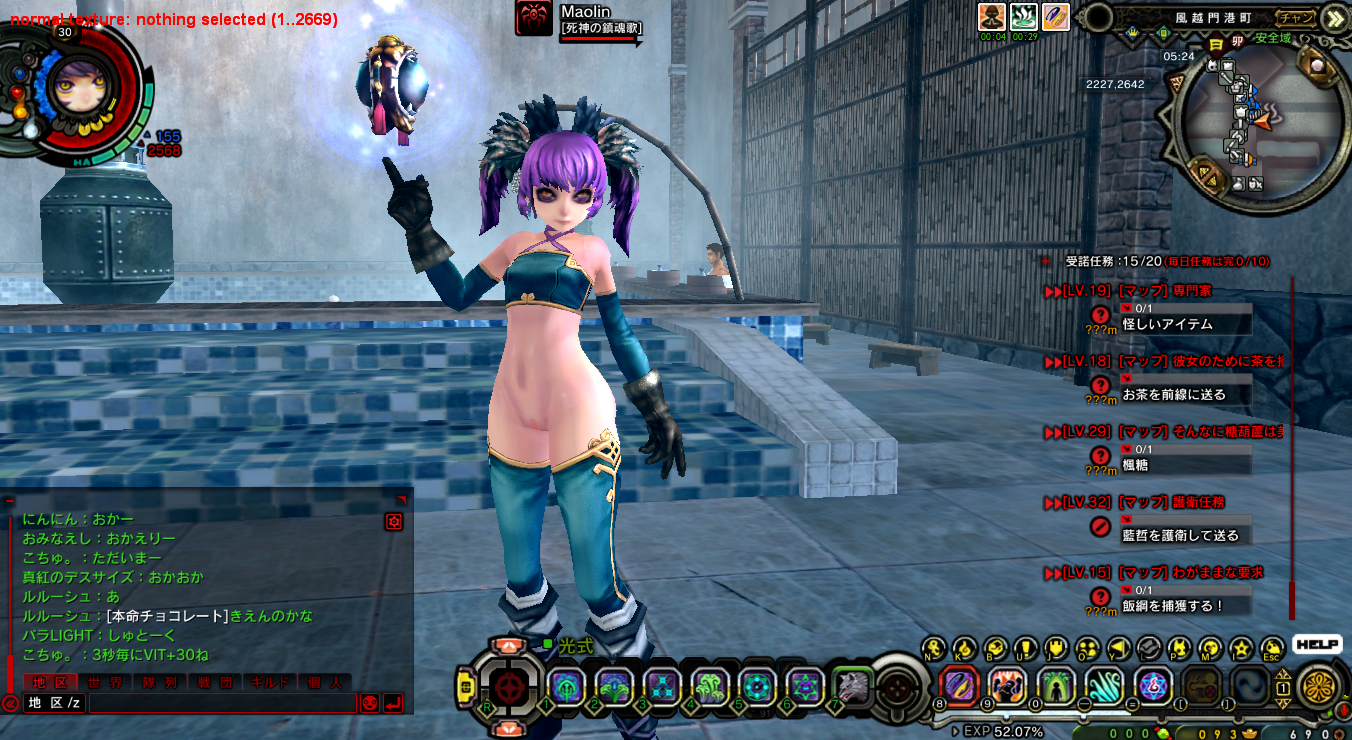The width and height of the screenshot is (1352, 740).
Task: Send chat with the enter arrow button
Action: point(393,703)
